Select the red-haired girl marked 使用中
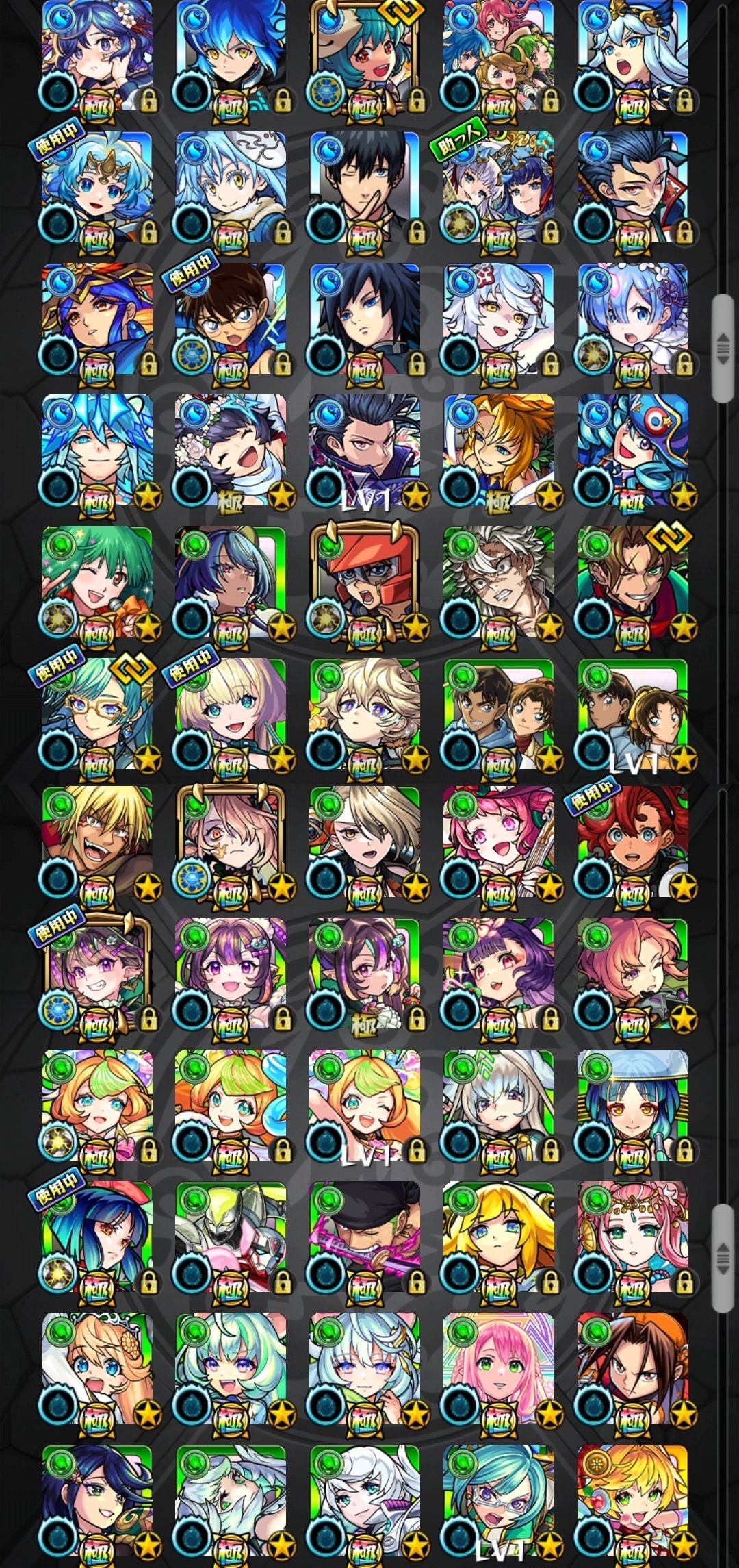This screenshot has width=739, height=1568. (632, 846)
